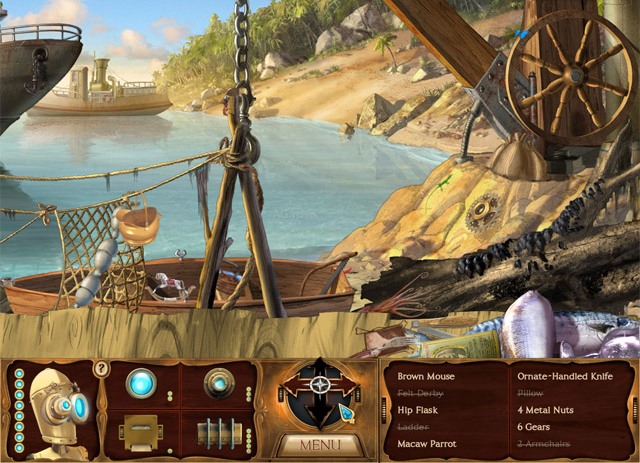Select the robot assistant portrait
640x463 pixels.
point(57,408)
